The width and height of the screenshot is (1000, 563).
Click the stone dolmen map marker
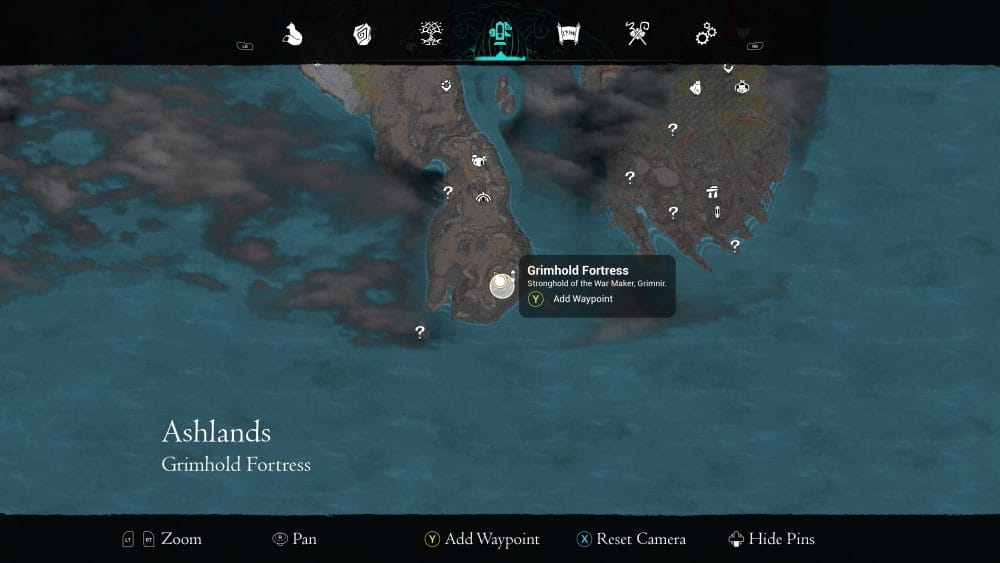tap(712, 192)
